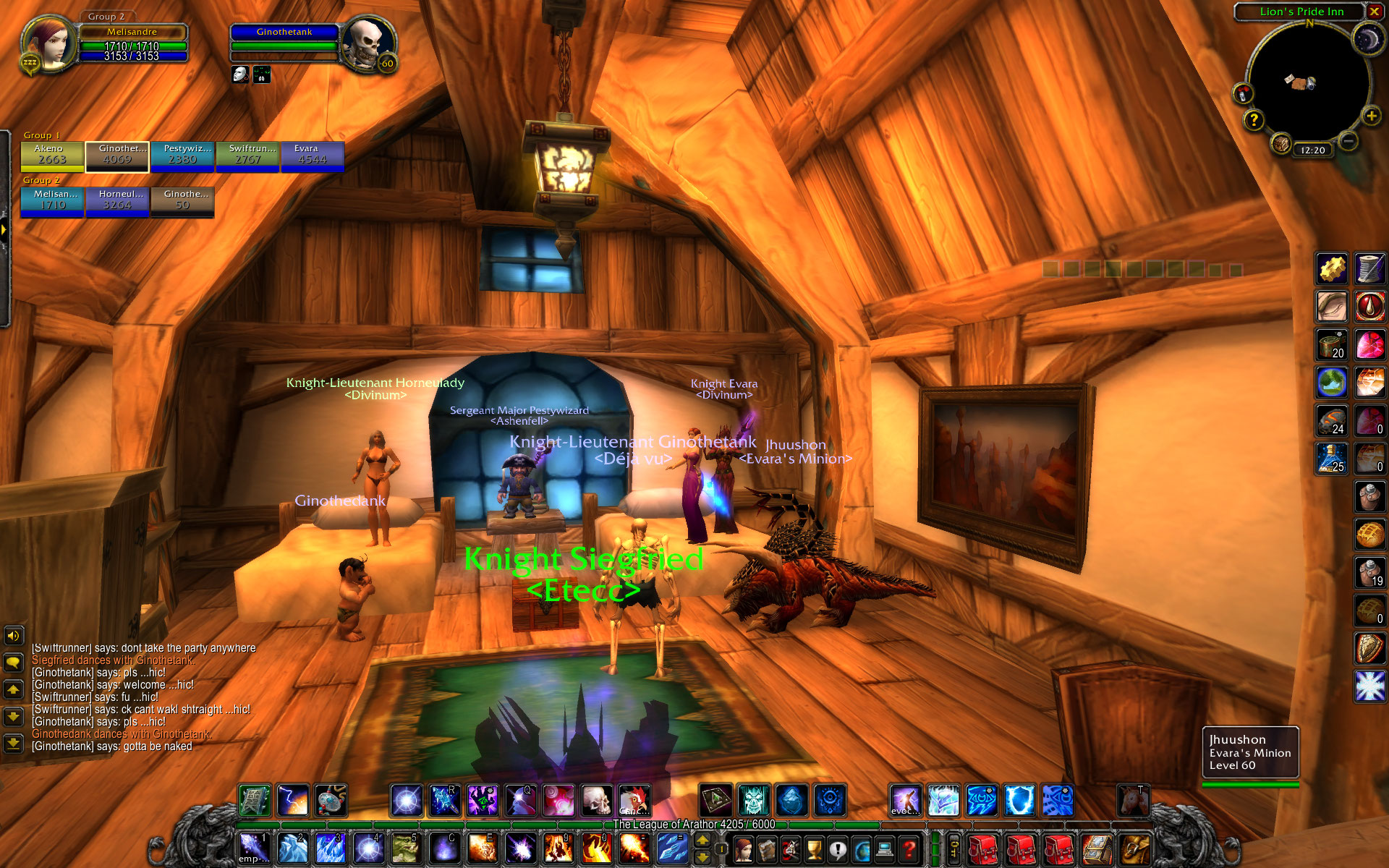Use the golden gear profession icon

(x=1332, y=269)
